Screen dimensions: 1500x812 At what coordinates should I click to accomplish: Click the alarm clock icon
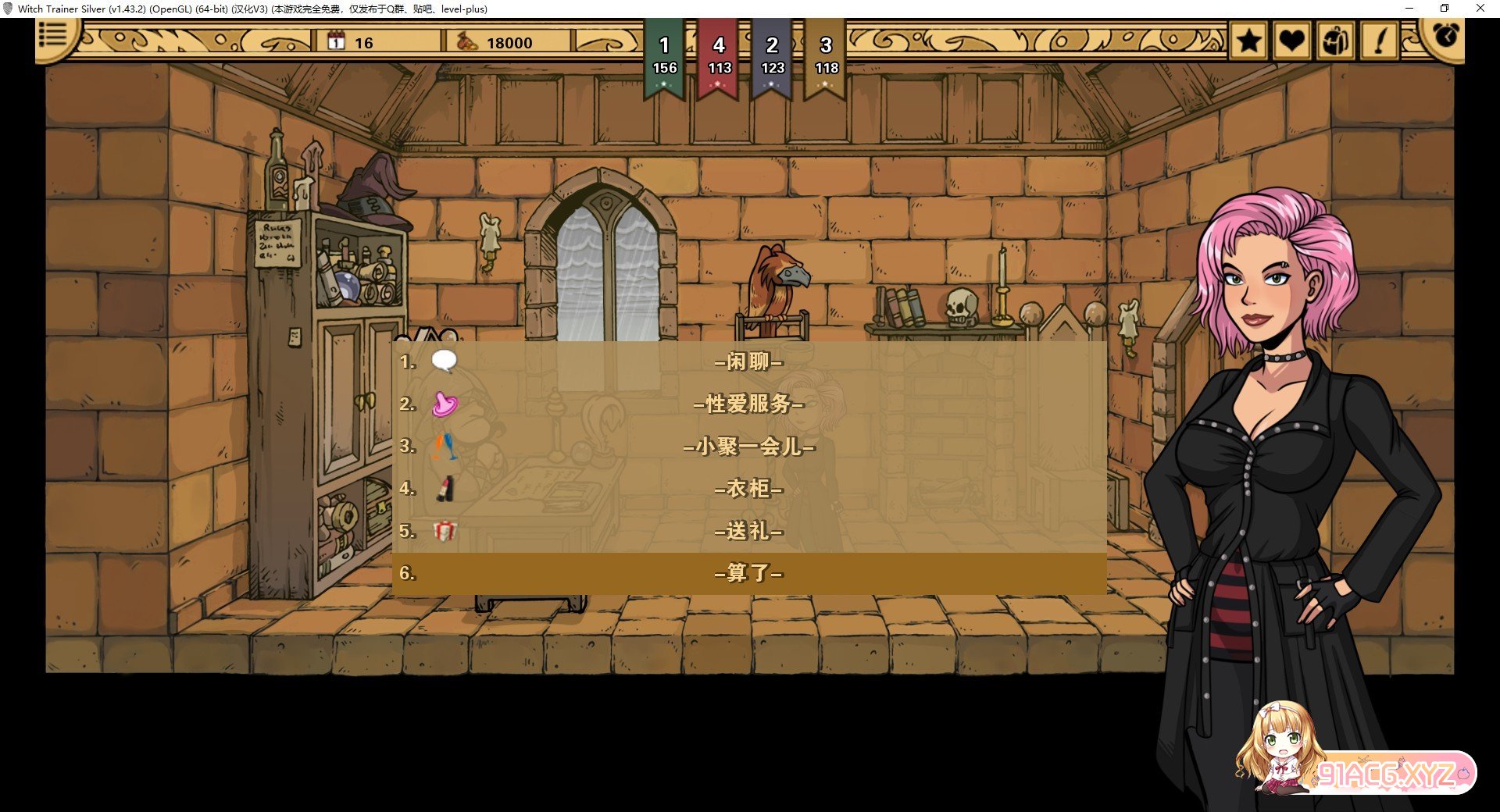coord(1445,36)
